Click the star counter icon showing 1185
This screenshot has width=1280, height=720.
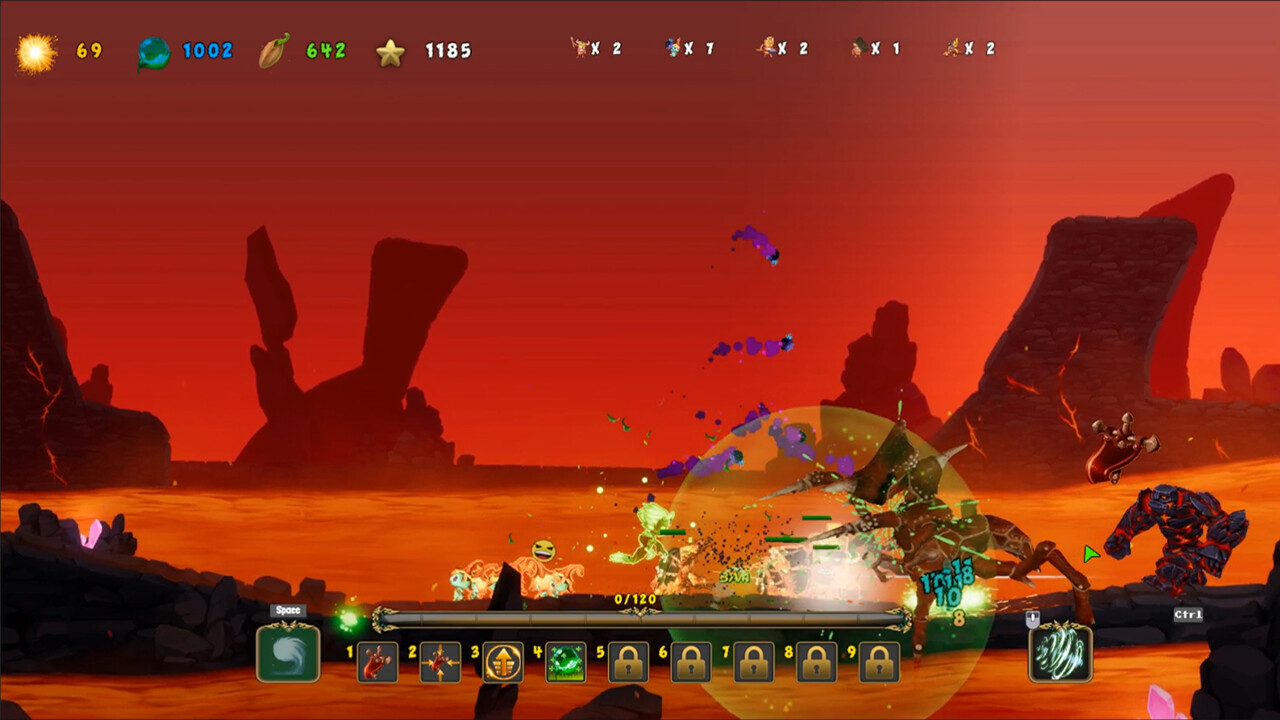click(x=391, y=51)
